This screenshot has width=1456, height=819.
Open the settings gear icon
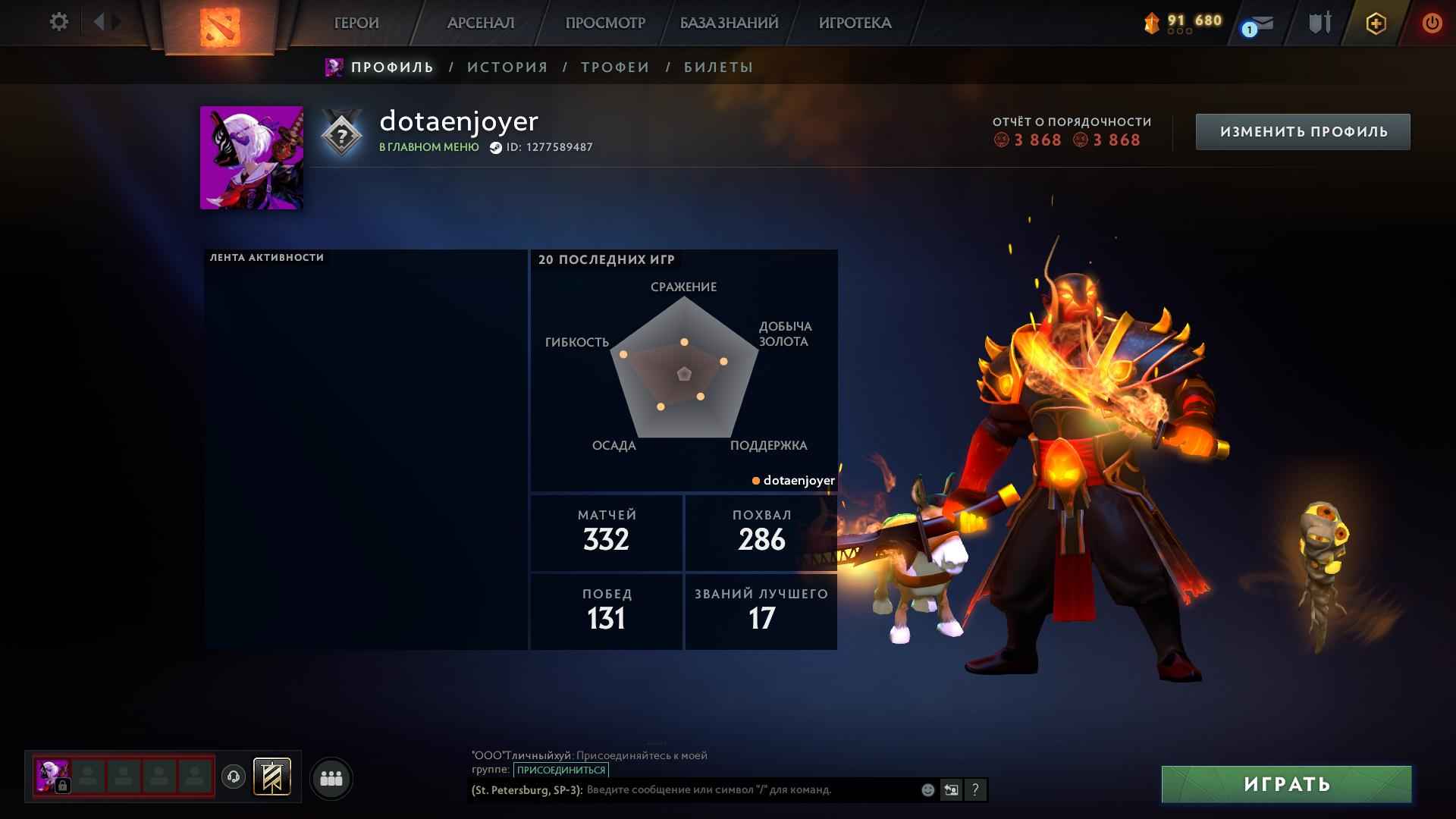[58, 22]
